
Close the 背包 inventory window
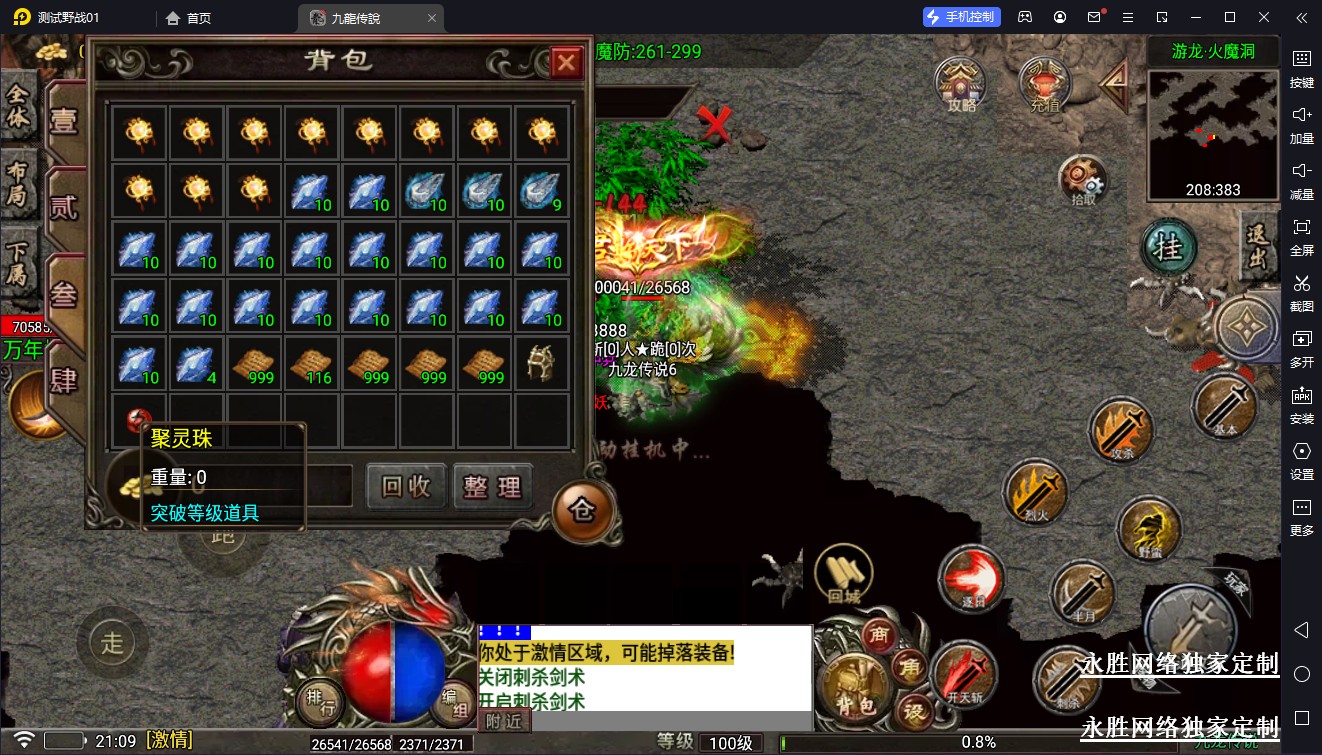click(566, 64)
